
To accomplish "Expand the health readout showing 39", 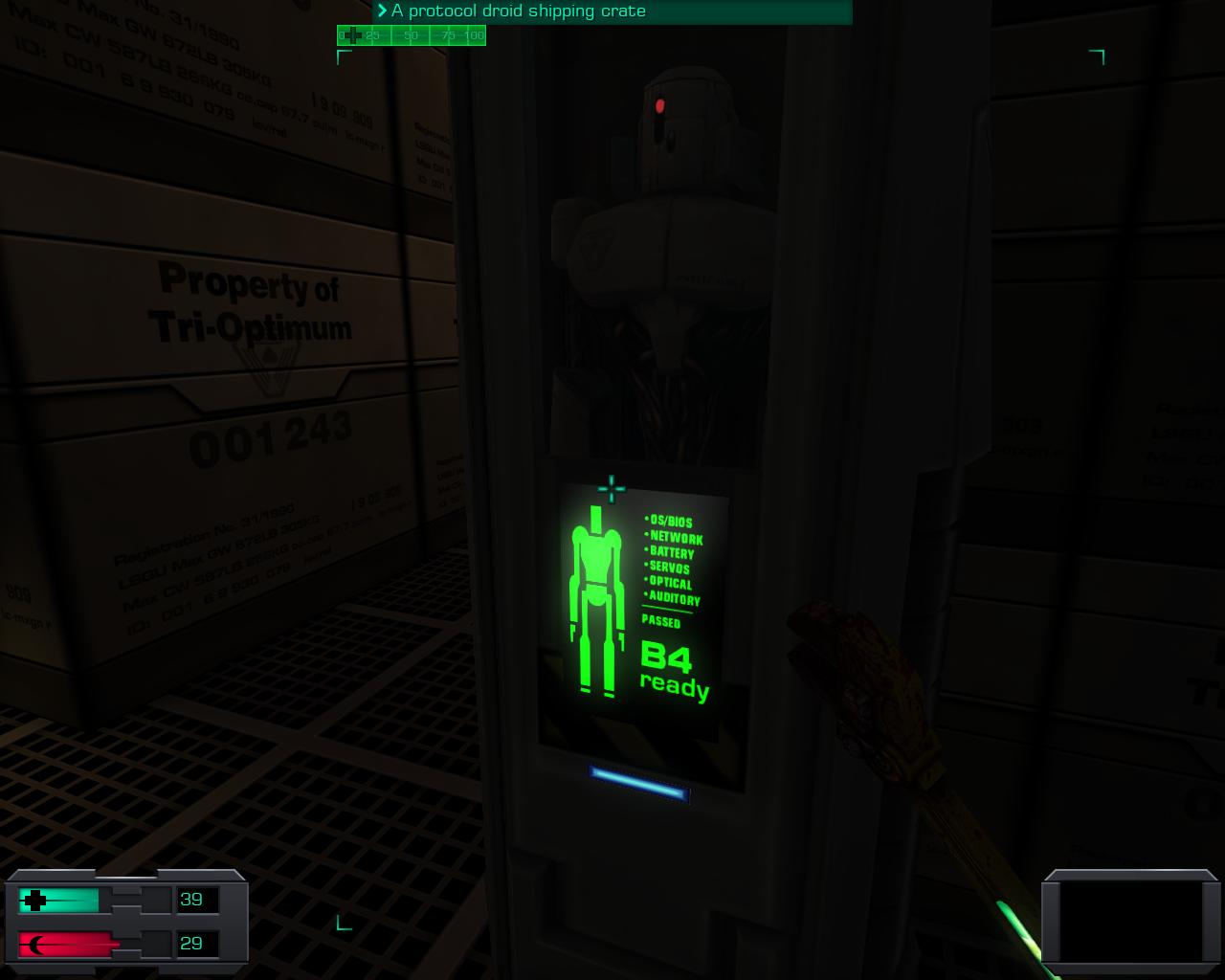I will [193, 900].
